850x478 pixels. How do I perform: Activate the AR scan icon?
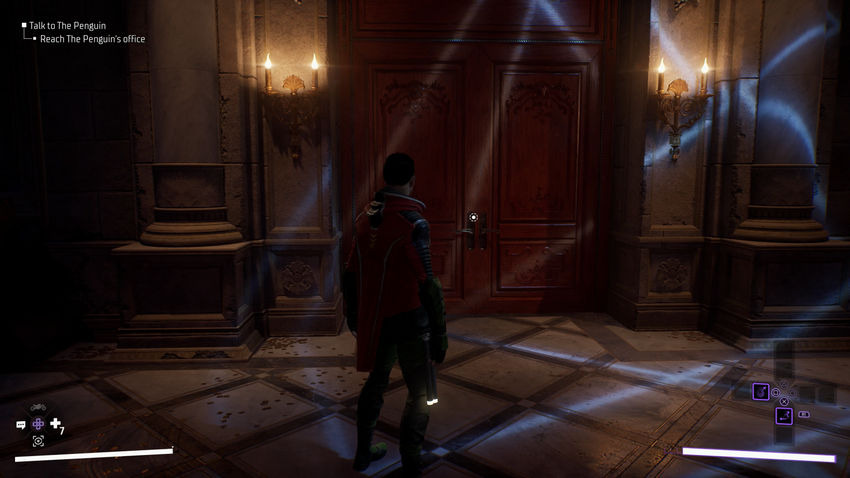pos(38,440)
